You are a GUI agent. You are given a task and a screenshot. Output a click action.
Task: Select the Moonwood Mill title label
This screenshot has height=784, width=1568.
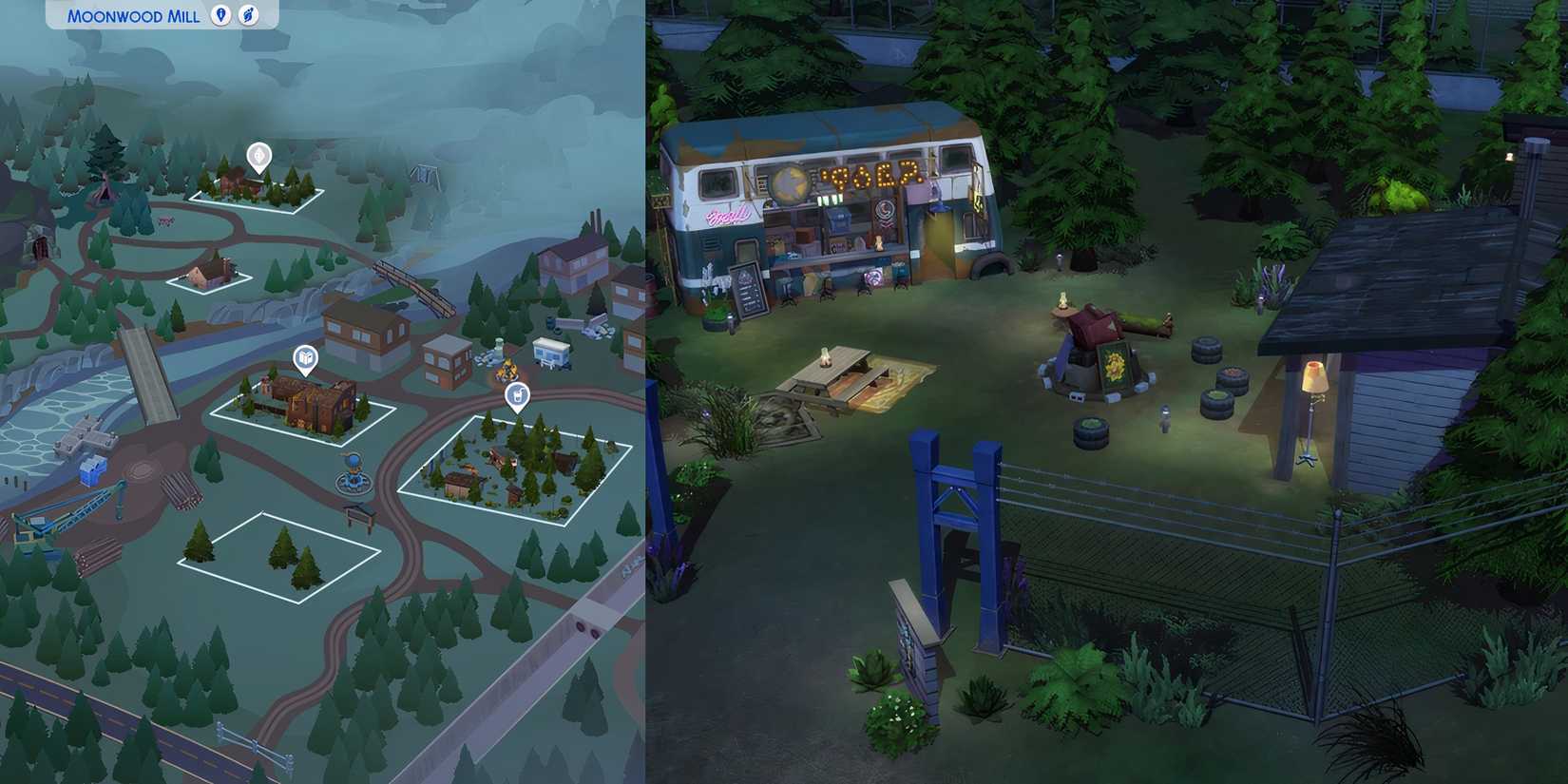[133, 16]
